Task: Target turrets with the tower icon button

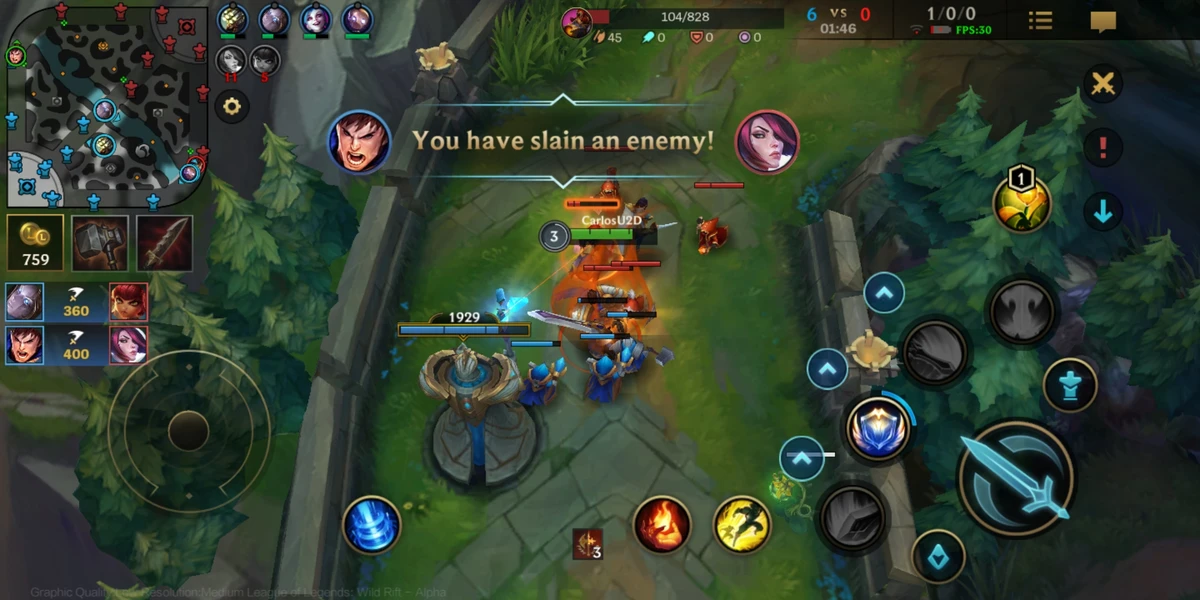Action: click(1069, 385)
